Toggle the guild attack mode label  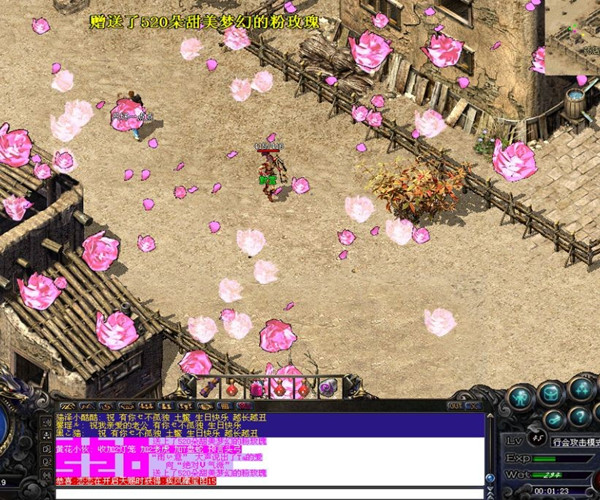[x=576, y=440]
